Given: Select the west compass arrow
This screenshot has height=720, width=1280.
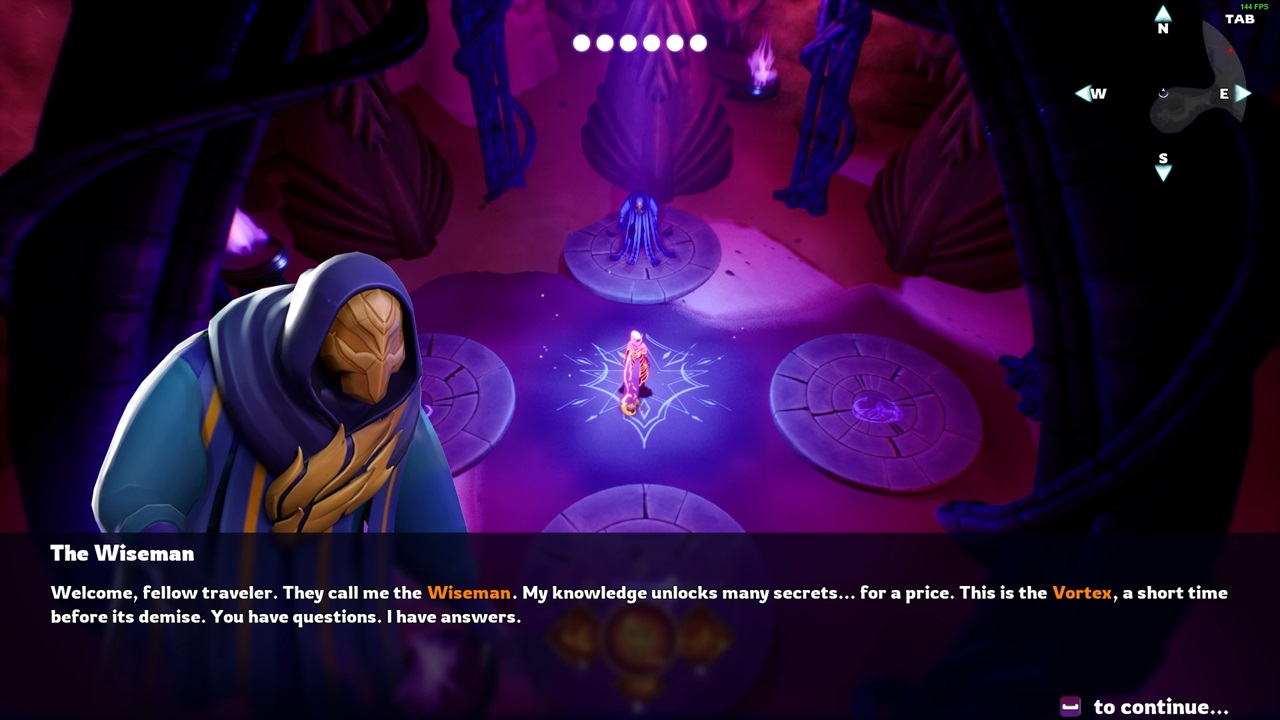Looking at the screenshot, I should click(x=1083, y=93).
